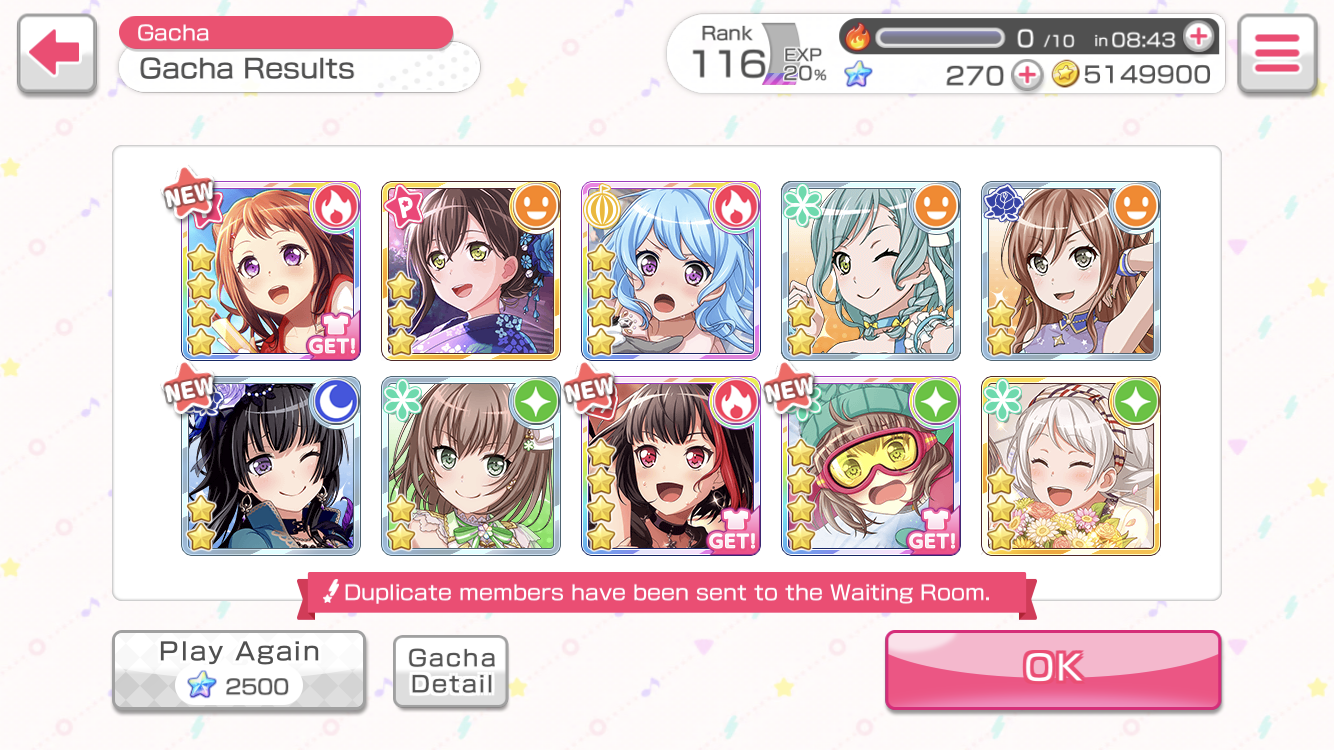The width and height of the screenshot is (1334, 750).
Task: Open the Gacha Detail info
Action: pos(451,671)
